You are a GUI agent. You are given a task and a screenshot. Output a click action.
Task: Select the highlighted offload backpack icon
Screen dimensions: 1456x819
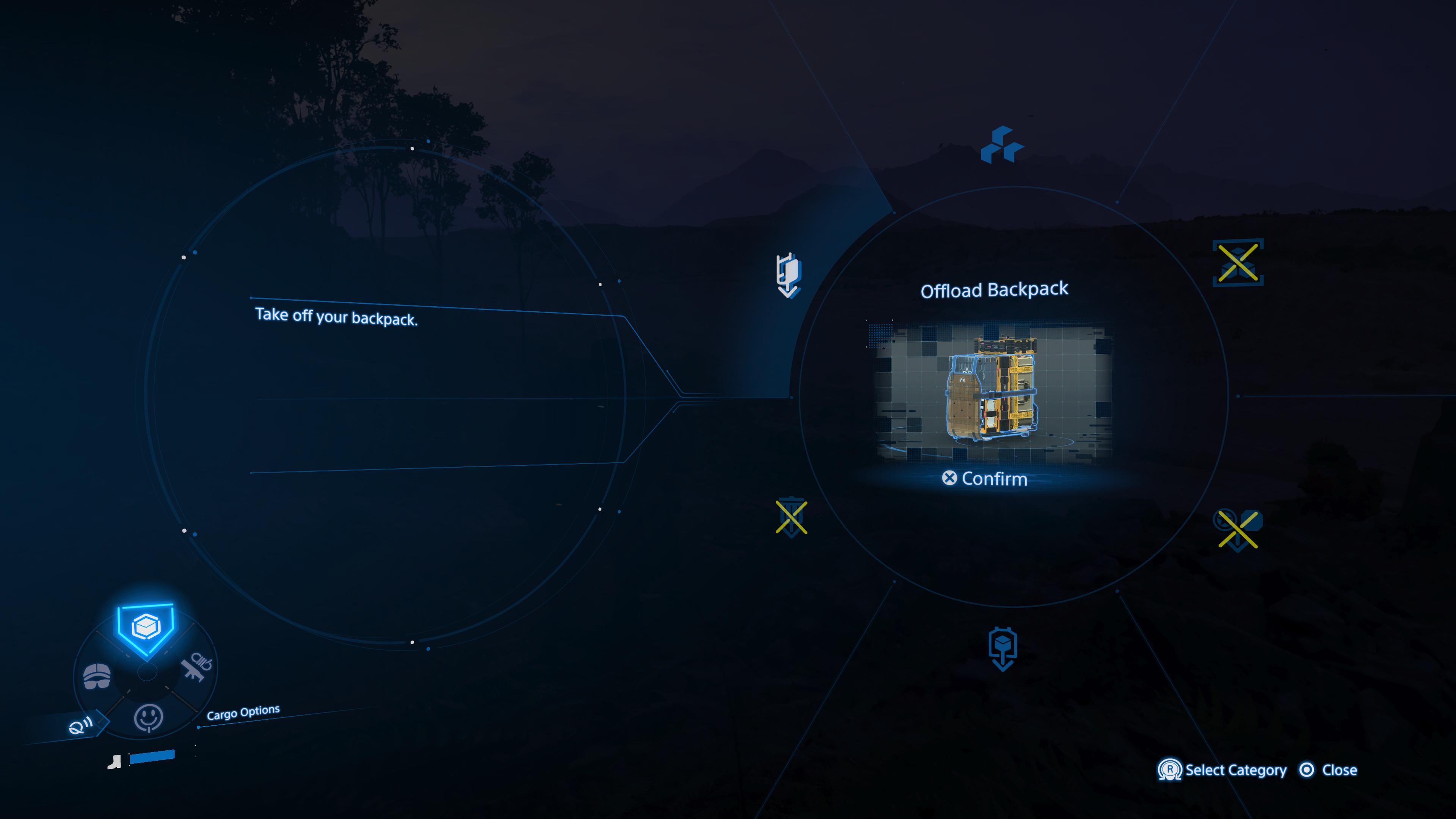(x=789, y=275)
